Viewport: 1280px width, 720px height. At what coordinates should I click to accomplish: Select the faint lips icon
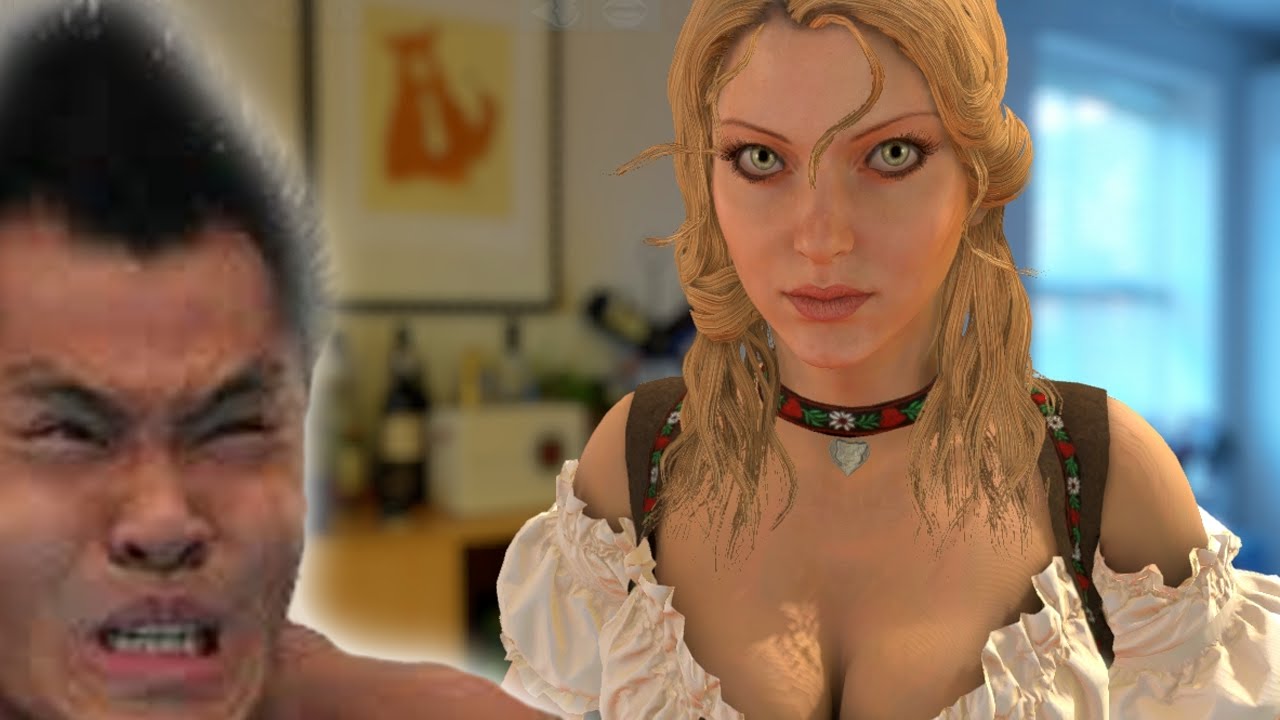626,14
